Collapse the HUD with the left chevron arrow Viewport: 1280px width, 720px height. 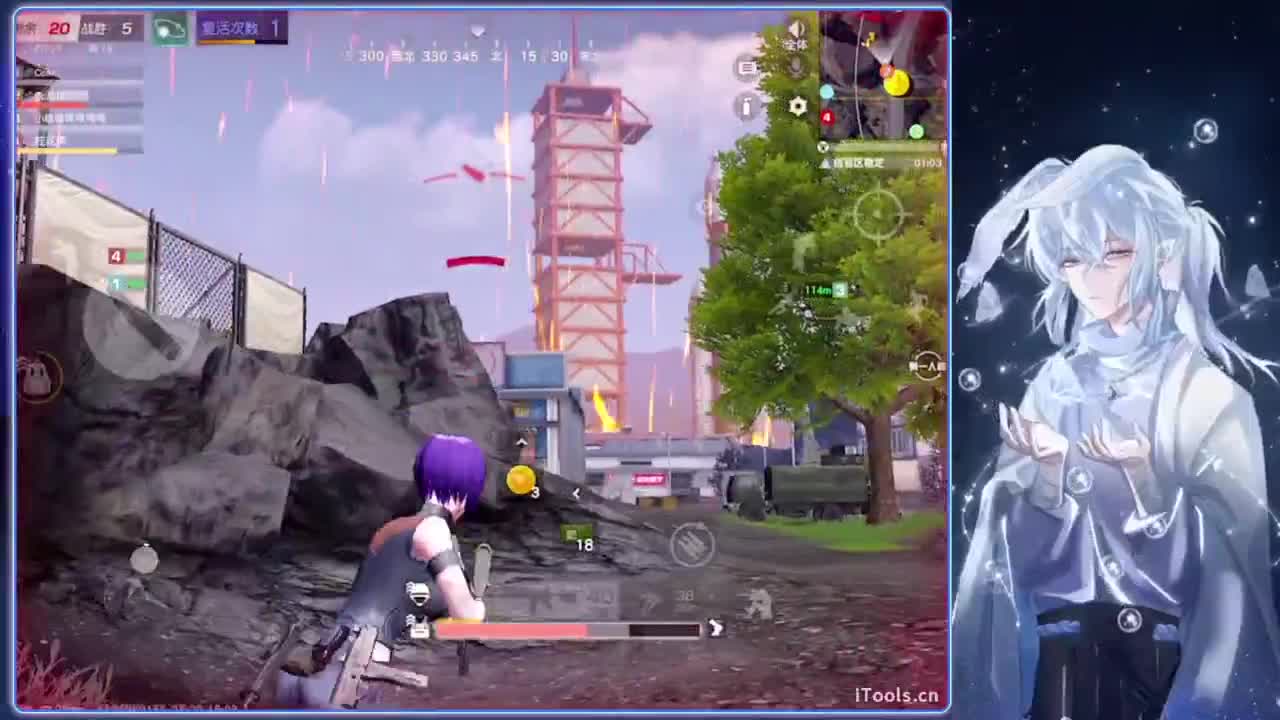577,493
